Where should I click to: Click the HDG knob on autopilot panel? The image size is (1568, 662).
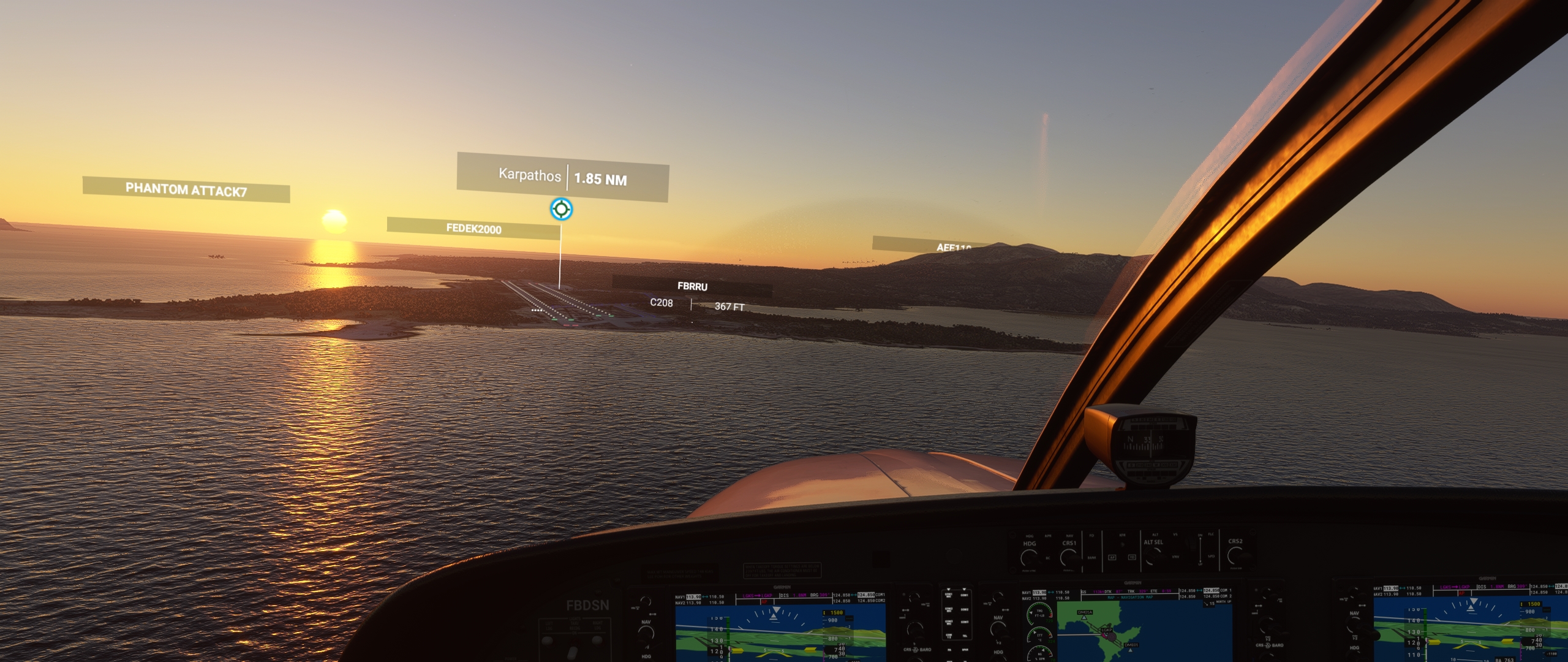pos(1029,557)
